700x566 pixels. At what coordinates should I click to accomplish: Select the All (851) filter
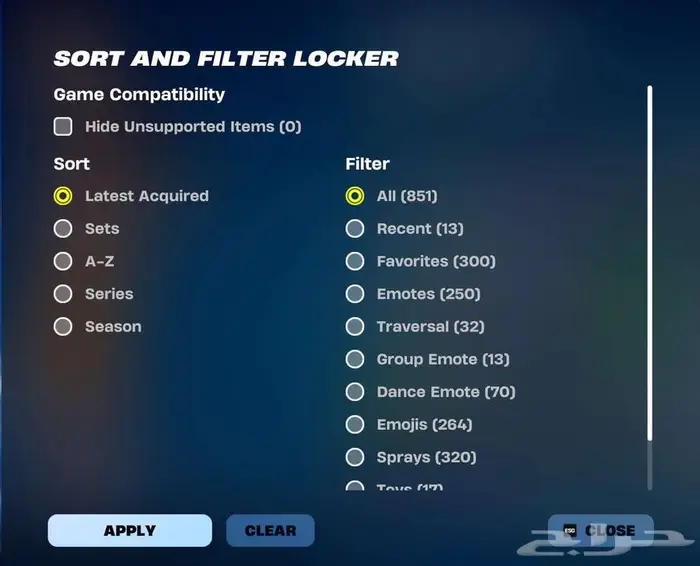click(355, 196)
